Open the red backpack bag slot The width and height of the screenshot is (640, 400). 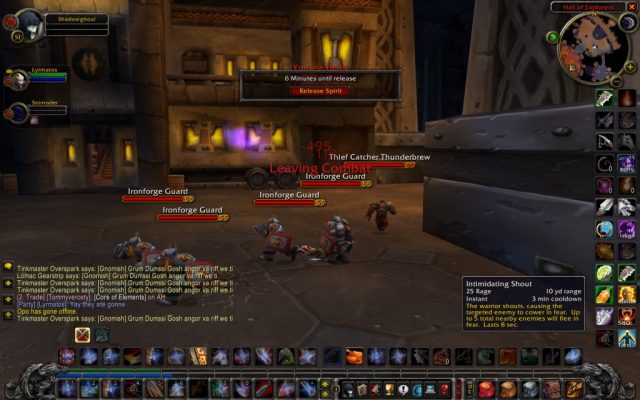486,388
